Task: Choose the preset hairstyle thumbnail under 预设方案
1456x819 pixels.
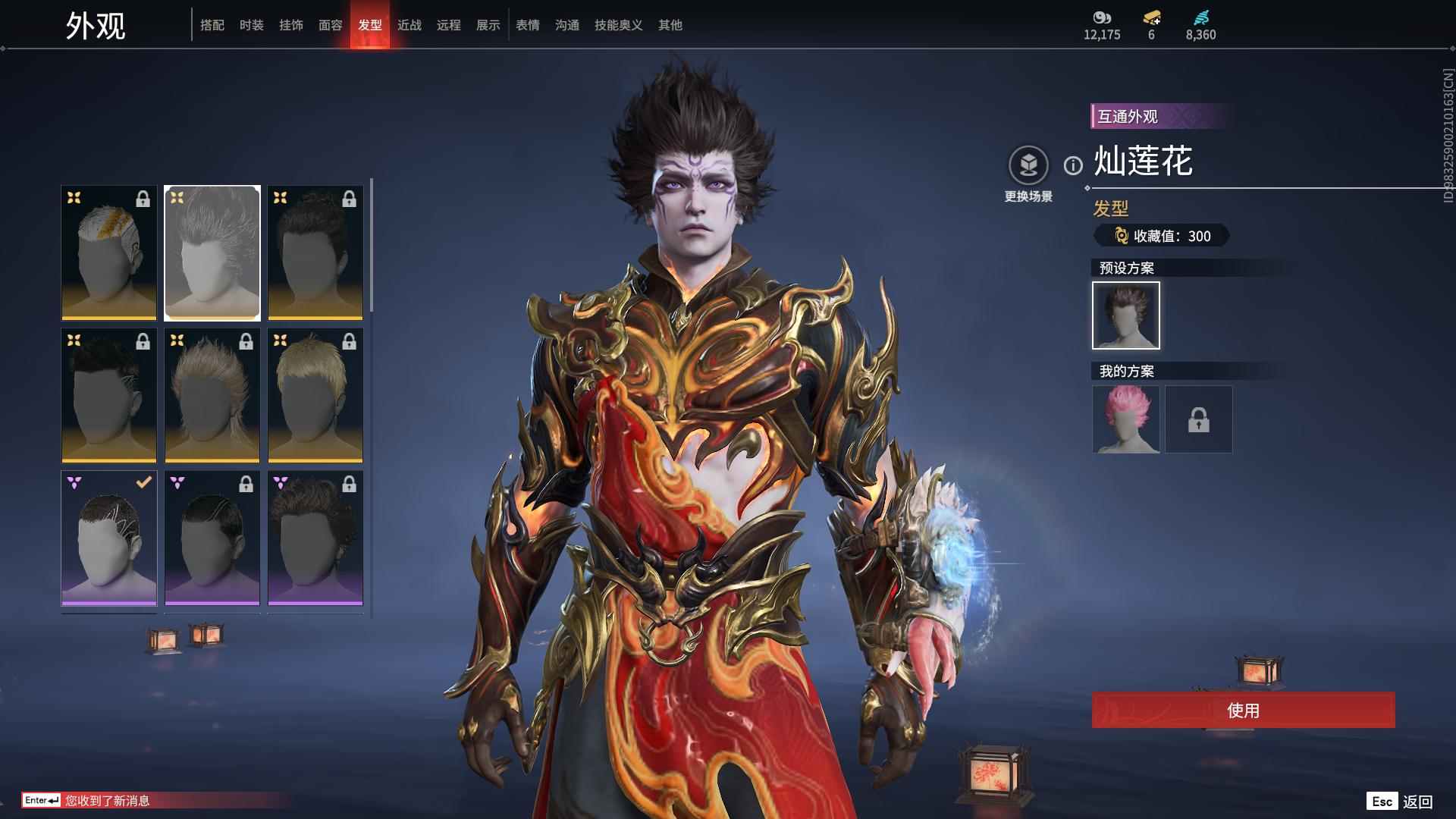Action: [1126, 315]
